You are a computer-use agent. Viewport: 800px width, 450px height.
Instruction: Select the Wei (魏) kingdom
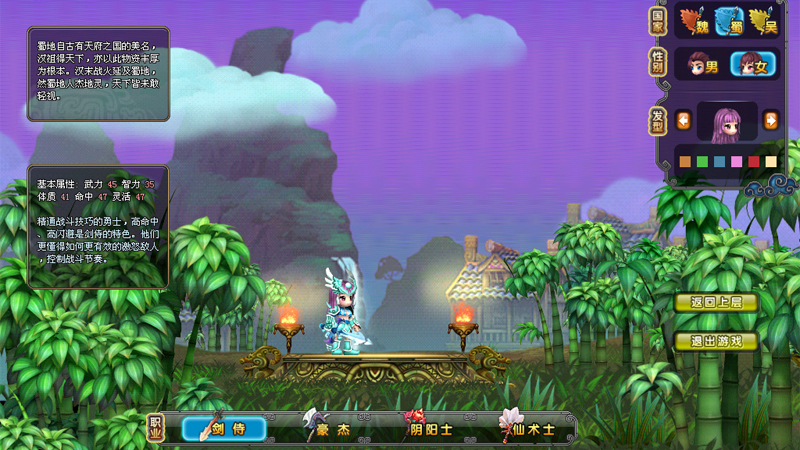click(x=695, y=20)
